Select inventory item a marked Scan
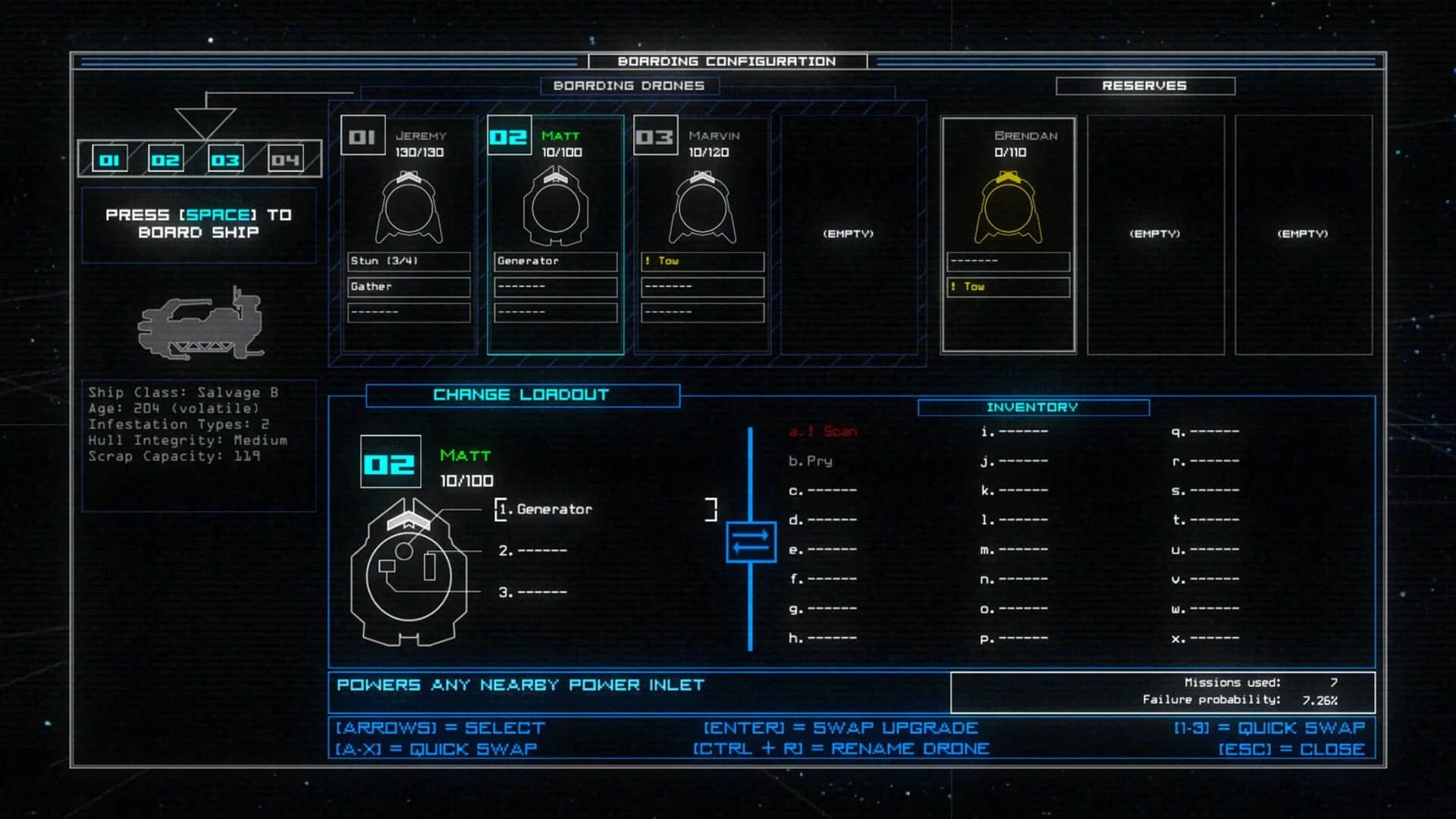 click(x=823, y=431)
